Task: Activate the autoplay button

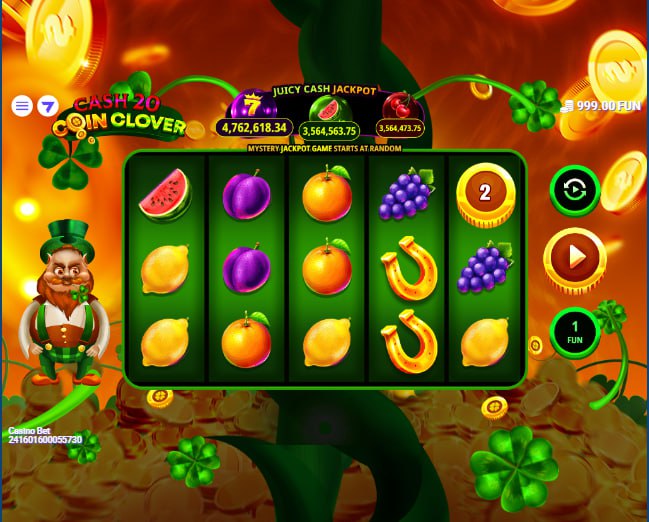Action: [575, 190]
